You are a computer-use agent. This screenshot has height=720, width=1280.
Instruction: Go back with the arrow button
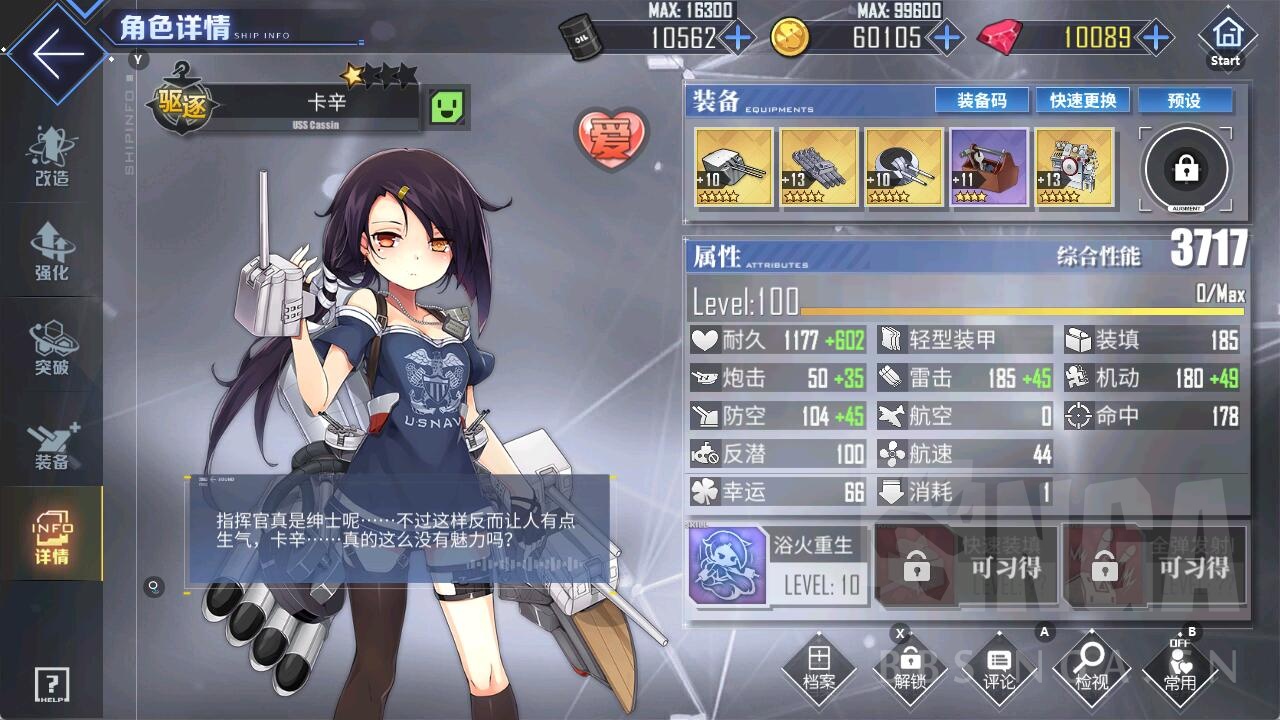coord(52,53)
